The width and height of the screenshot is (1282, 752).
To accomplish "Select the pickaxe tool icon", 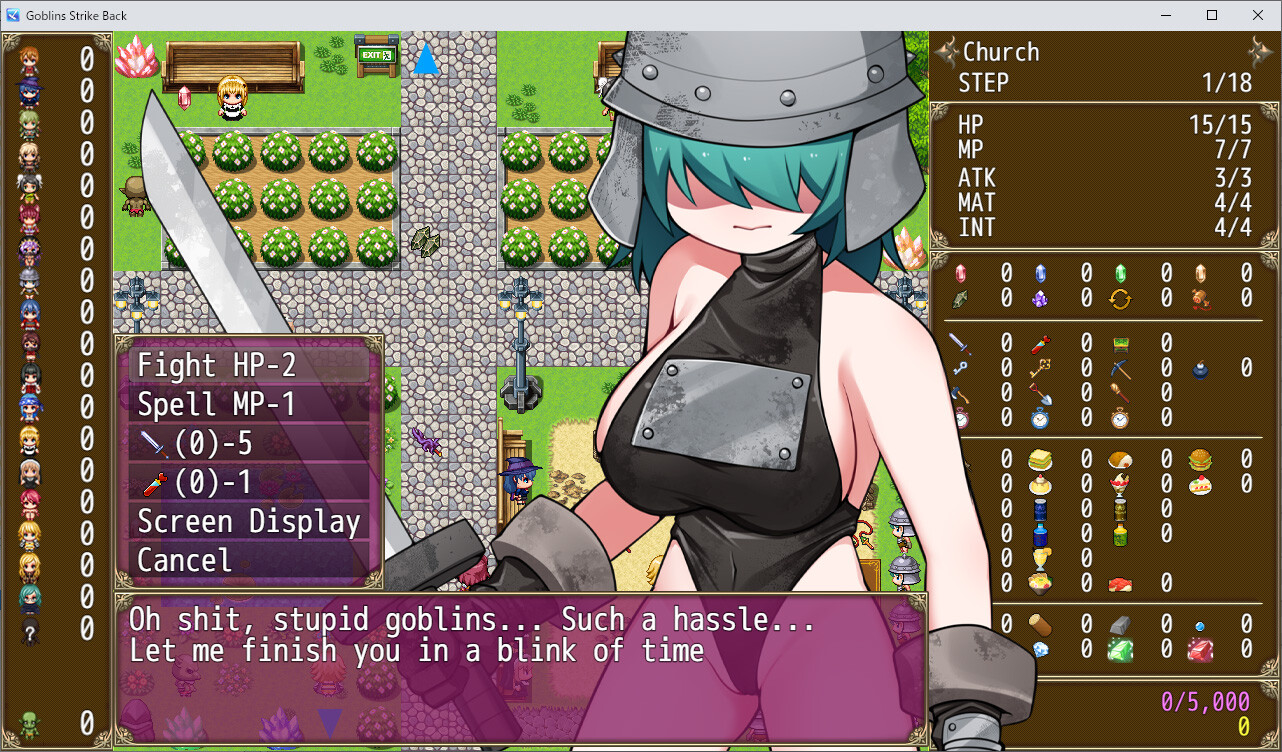I will pos(1120,368).
